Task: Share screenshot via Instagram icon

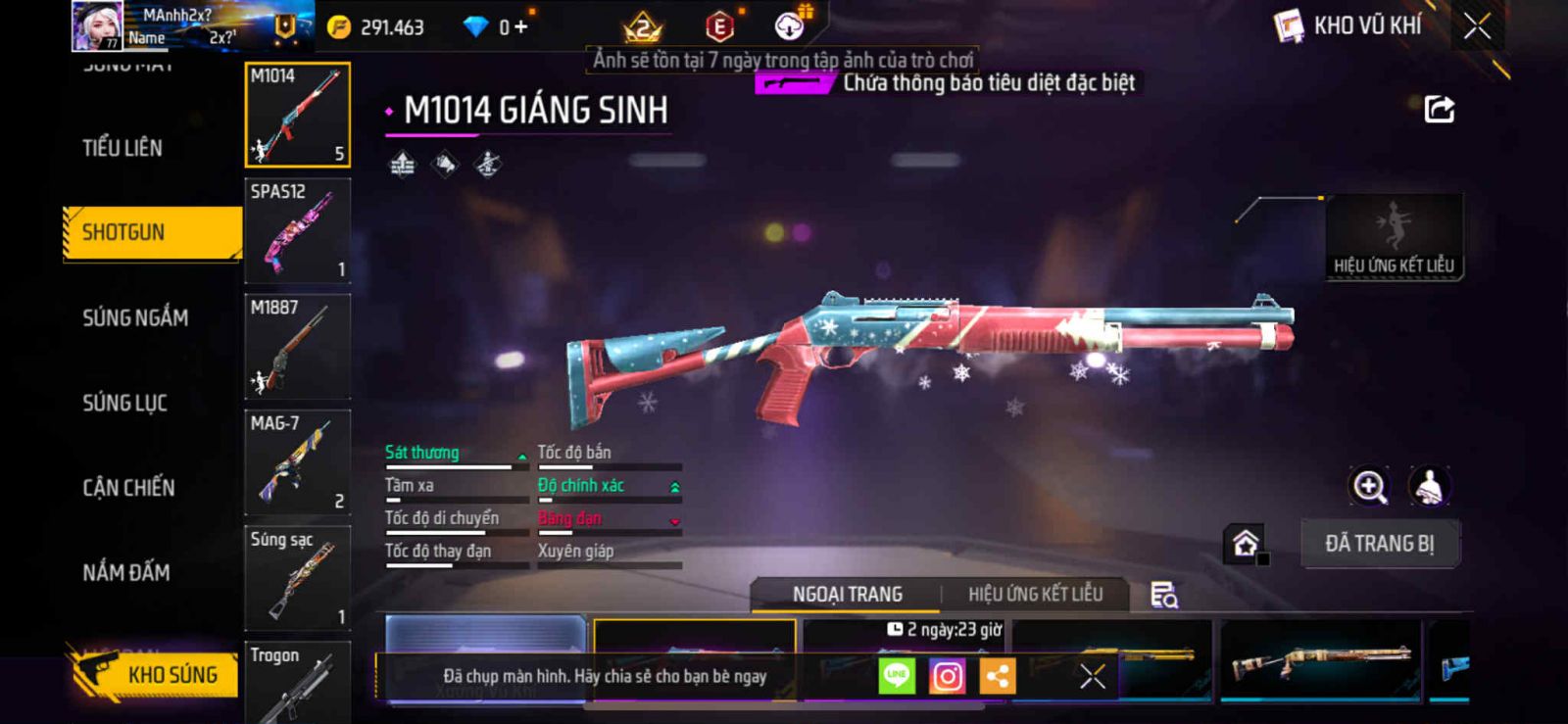Action: tap(947, 676)
